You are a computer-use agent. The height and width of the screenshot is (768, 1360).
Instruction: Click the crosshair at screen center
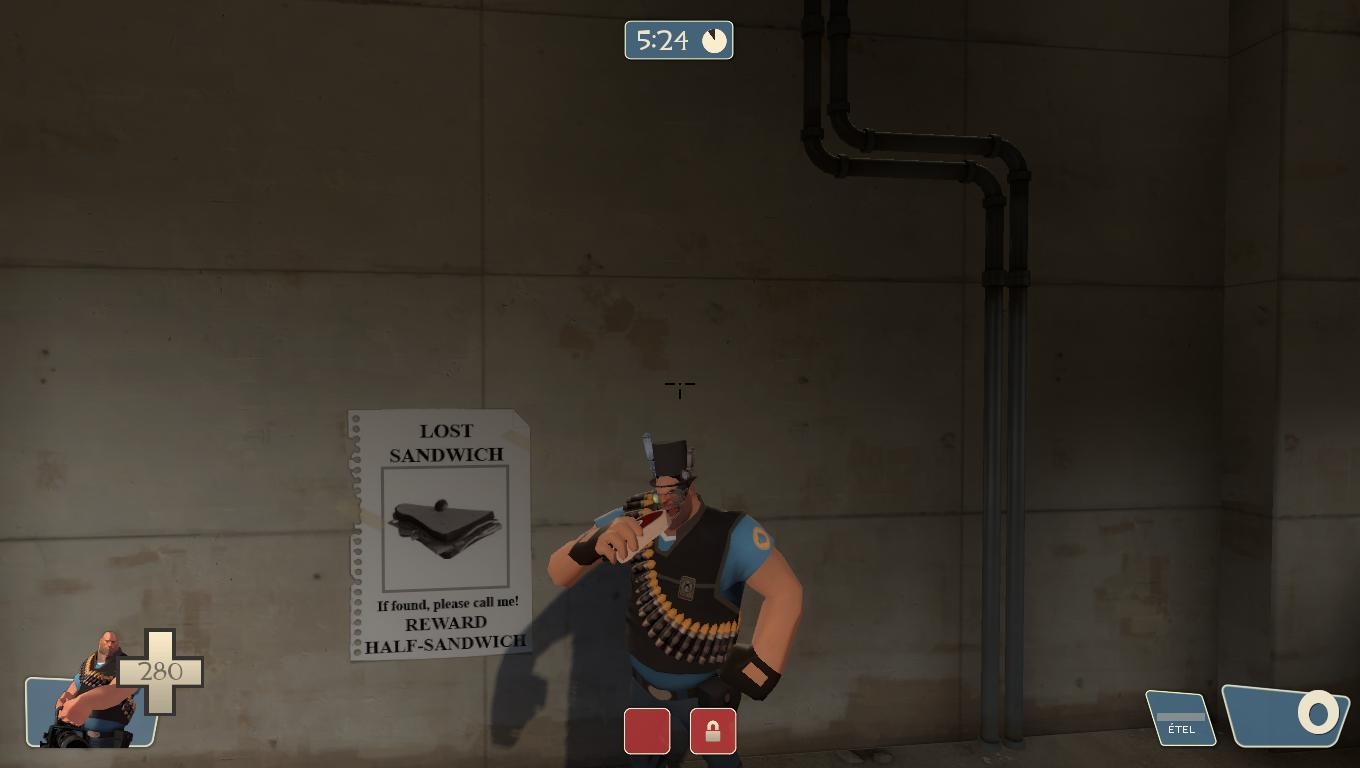680,388
